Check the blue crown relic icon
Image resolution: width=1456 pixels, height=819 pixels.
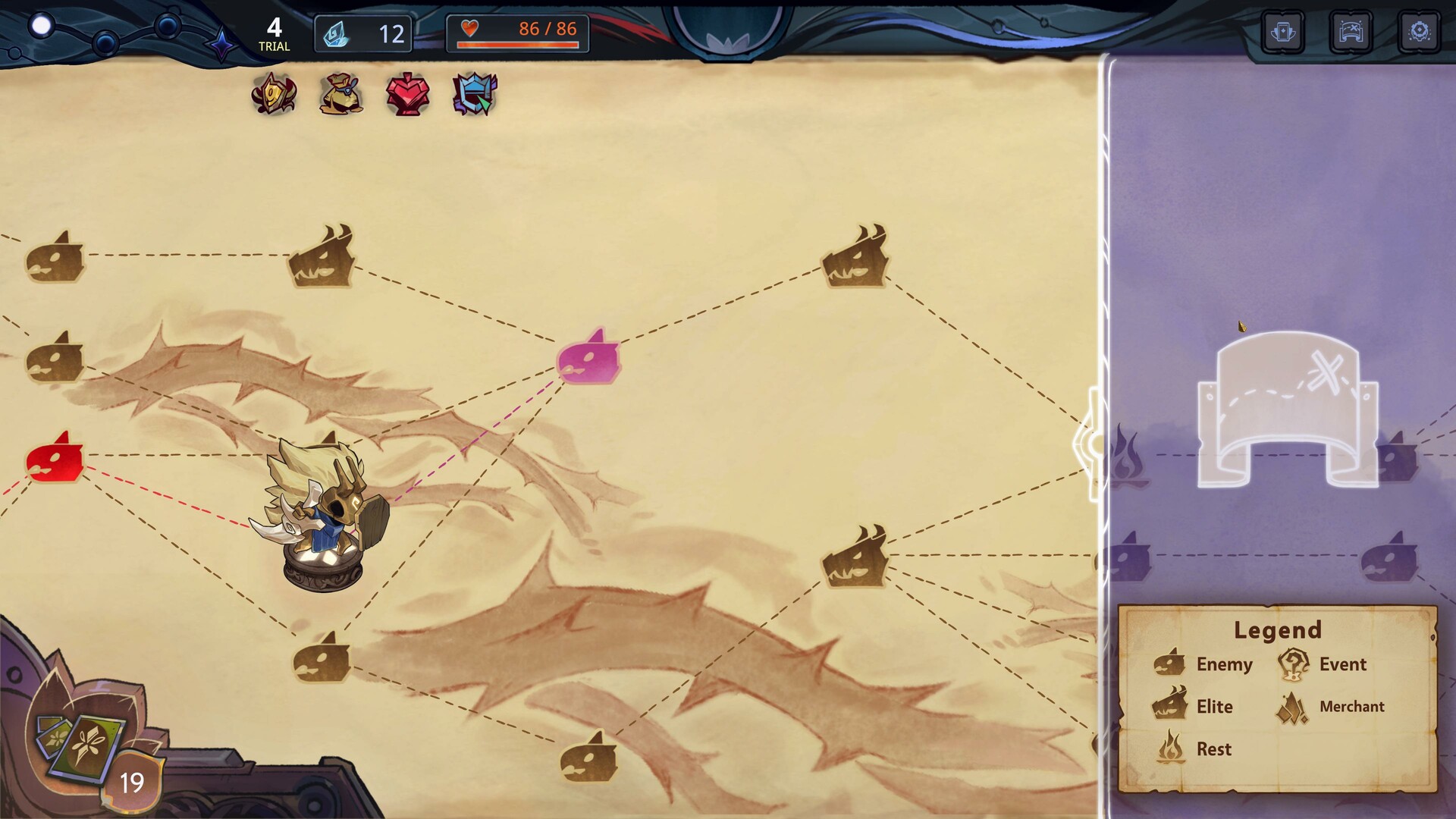tap(473, 93)
